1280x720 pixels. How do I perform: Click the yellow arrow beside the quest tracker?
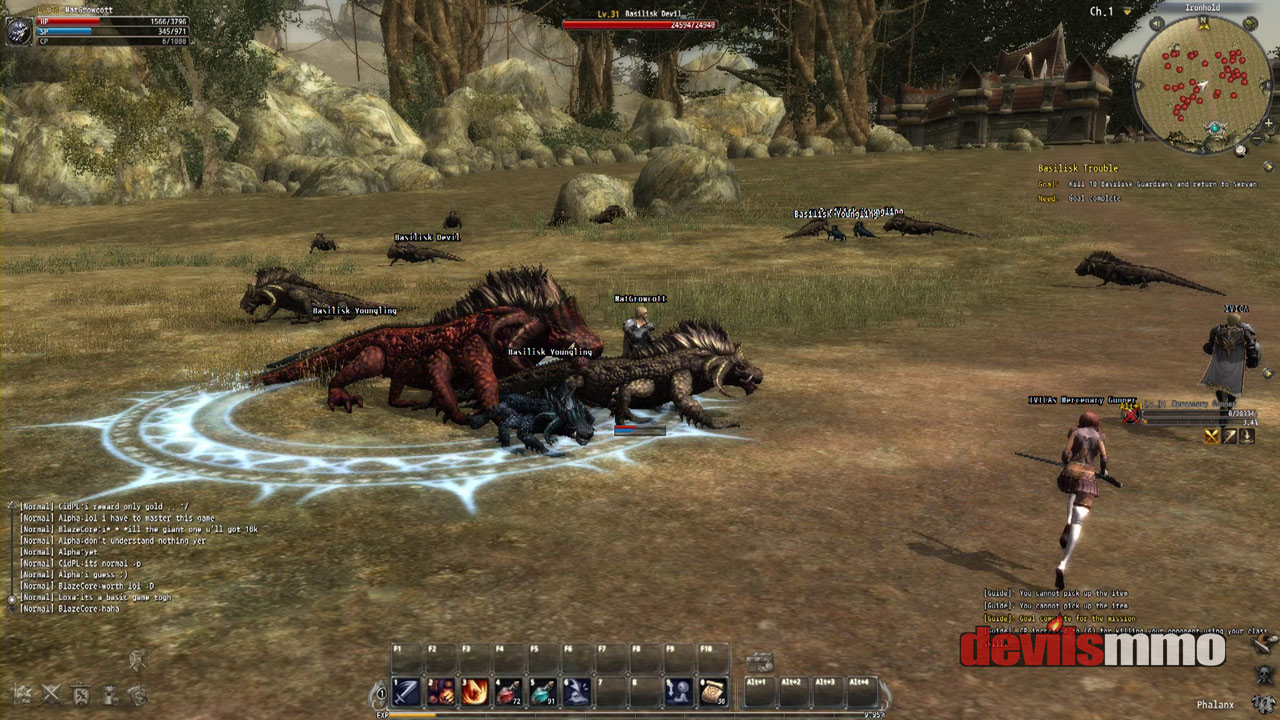point(1267,167)
